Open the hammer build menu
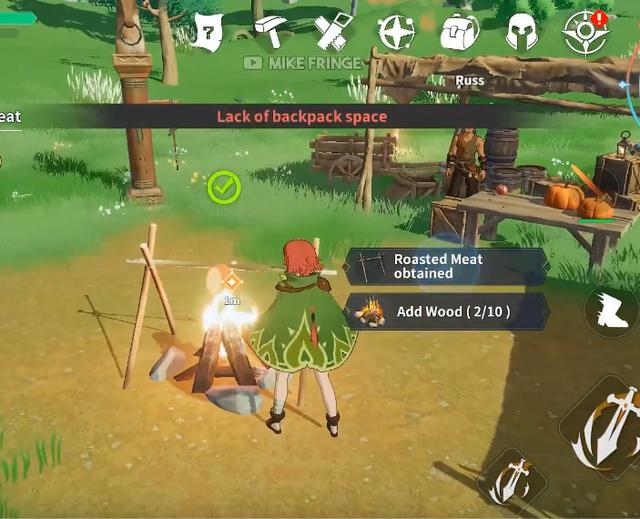640x519 pixels. coord(270,33)
